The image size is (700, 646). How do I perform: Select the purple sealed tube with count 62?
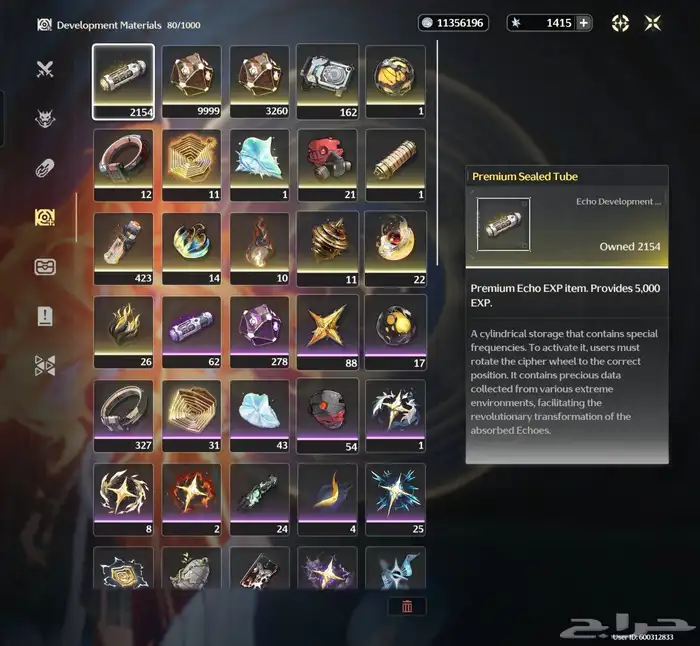[x=191, y=329]
